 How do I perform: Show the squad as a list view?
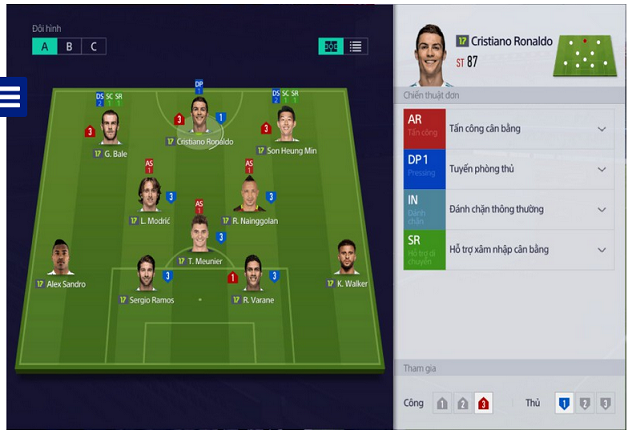(x=357, y=46)
